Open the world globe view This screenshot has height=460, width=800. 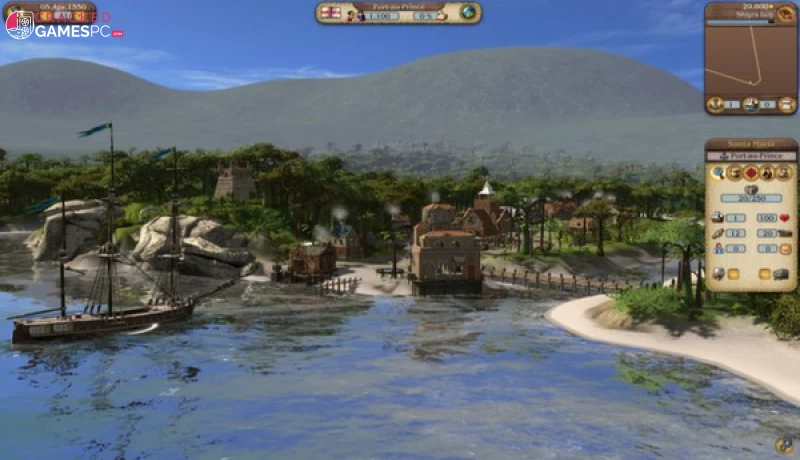coord(468,13)
